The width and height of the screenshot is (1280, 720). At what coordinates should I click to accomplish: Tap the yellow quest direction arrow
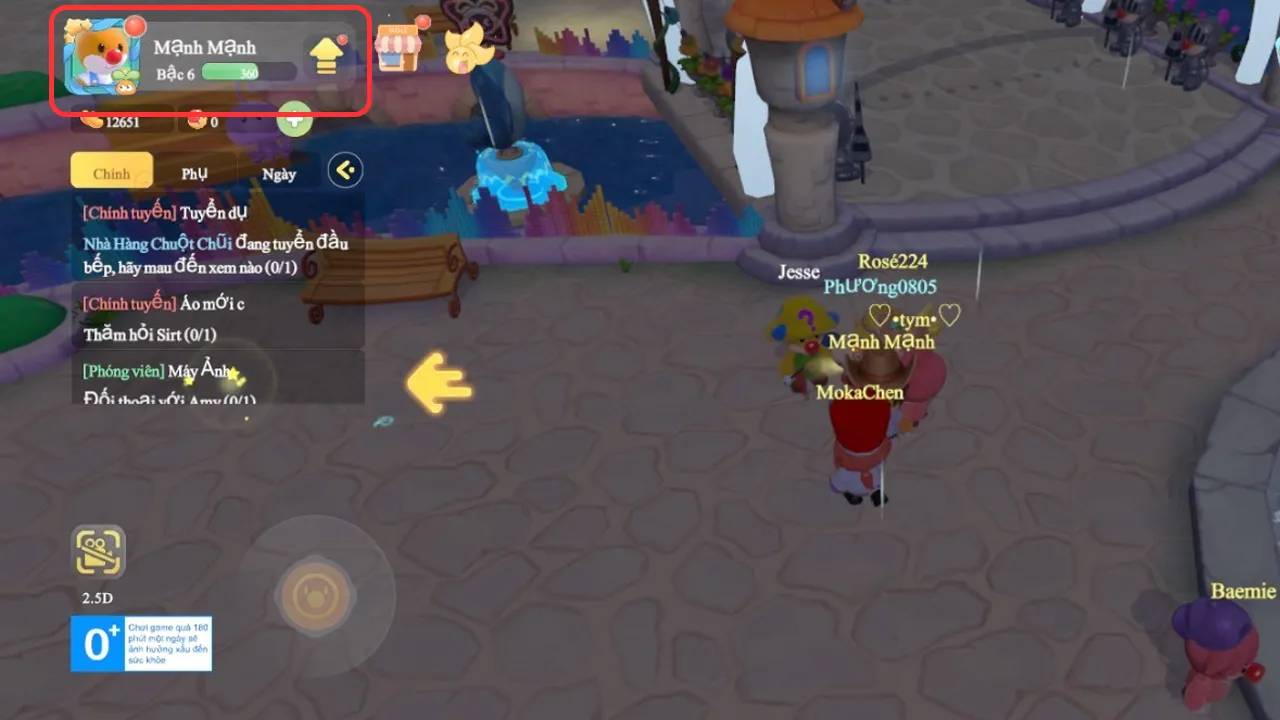[440, 383]
